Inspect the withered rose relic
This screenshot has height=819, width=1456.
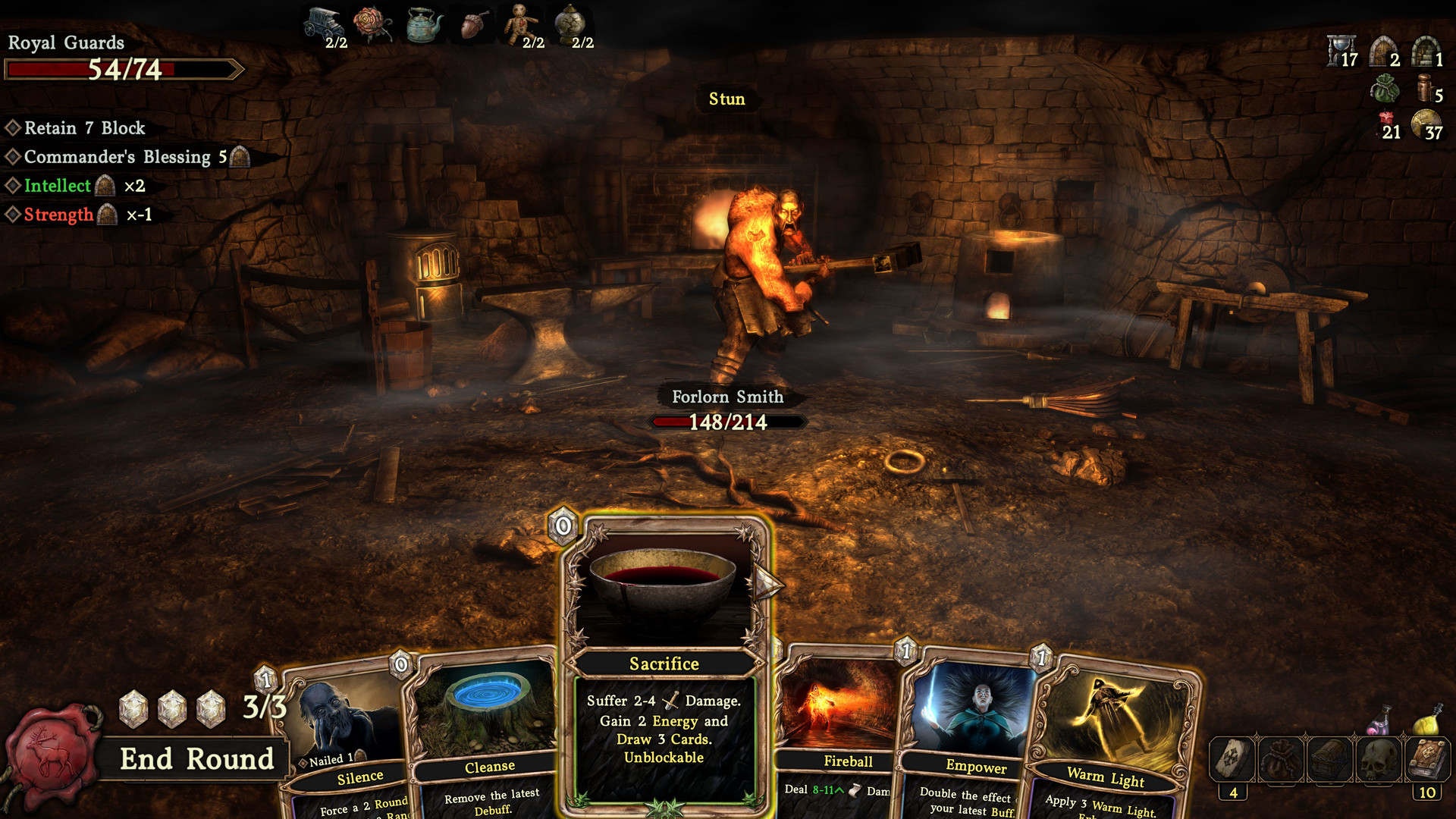372,24
